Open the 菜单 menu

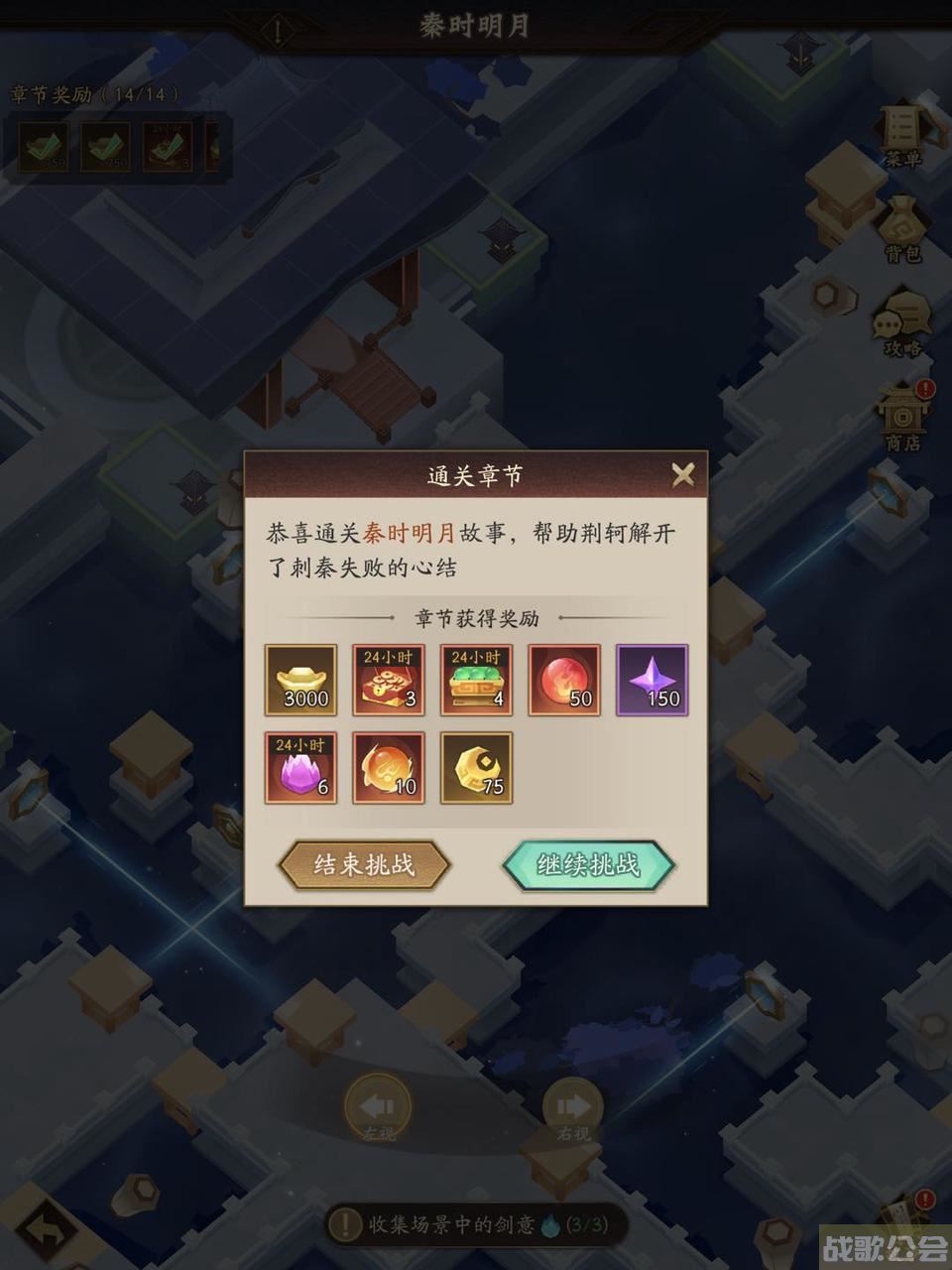coord(902,135)
